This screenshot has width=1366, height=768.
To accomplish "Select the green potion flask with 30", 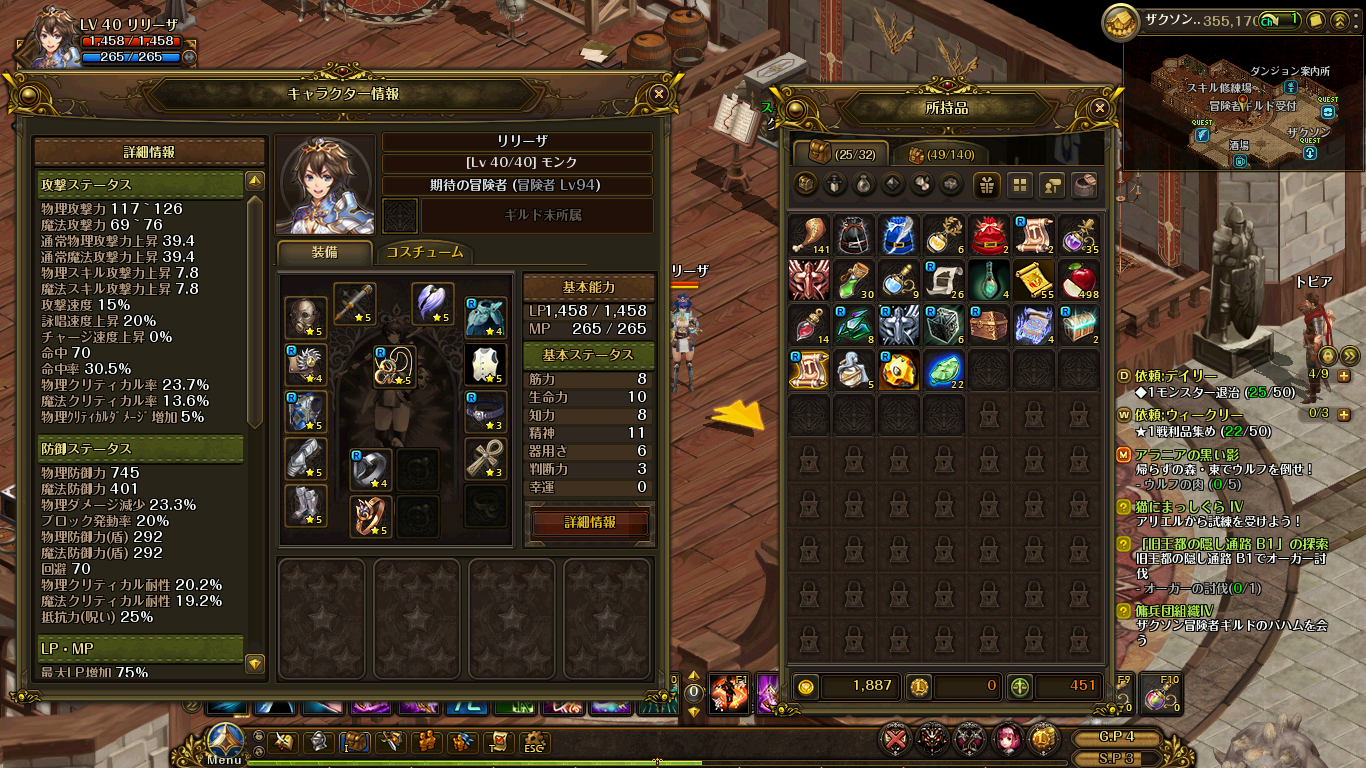I will (853, 281).
